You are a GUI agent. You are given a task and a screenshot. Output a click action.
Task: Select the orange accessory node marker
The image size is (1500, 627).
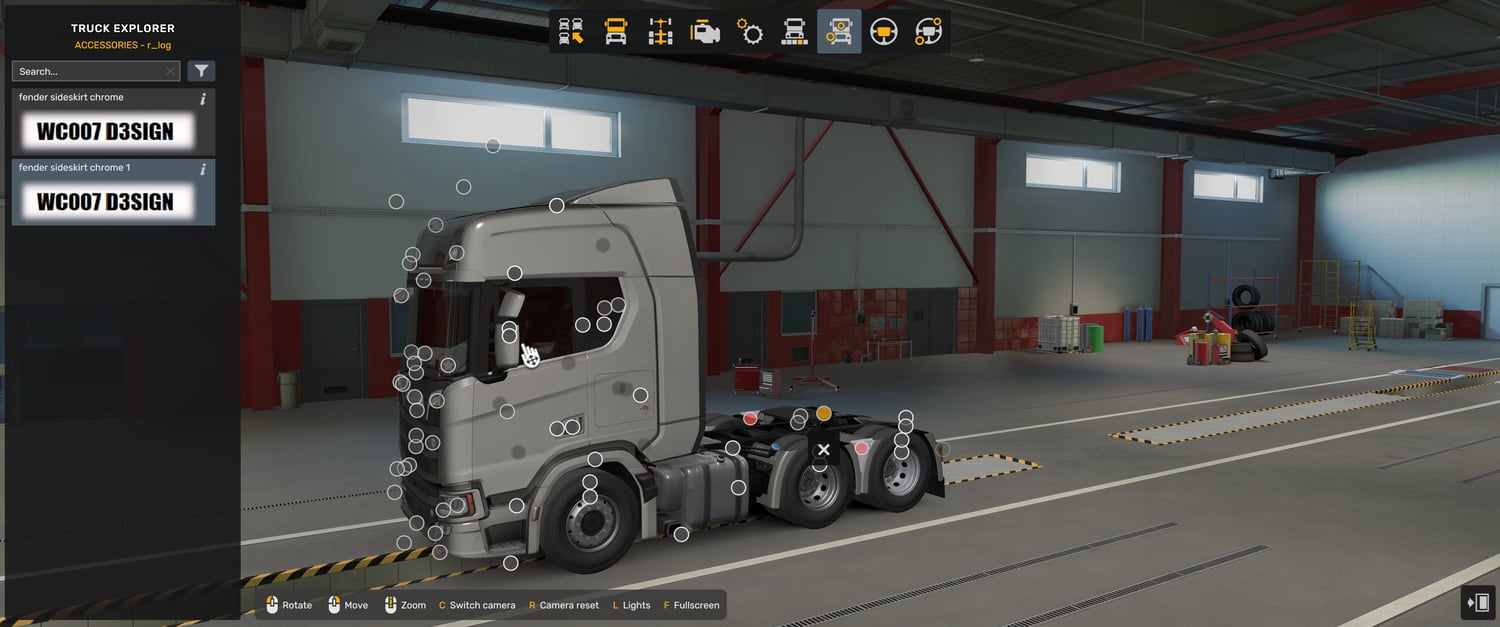[824, 413]
